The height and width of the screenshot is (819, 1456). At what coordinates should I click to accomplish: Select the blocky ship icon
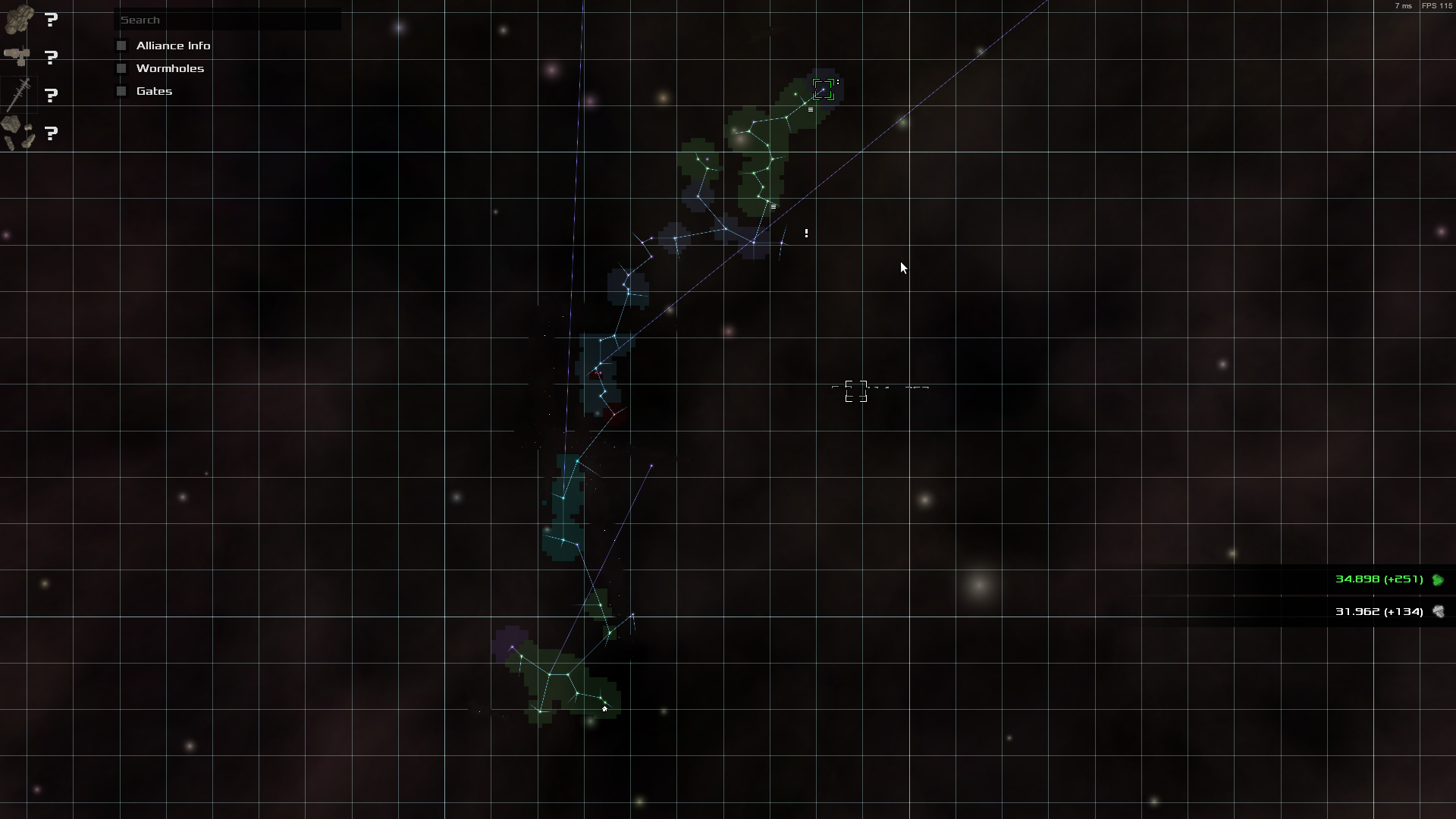pos(19,20)
